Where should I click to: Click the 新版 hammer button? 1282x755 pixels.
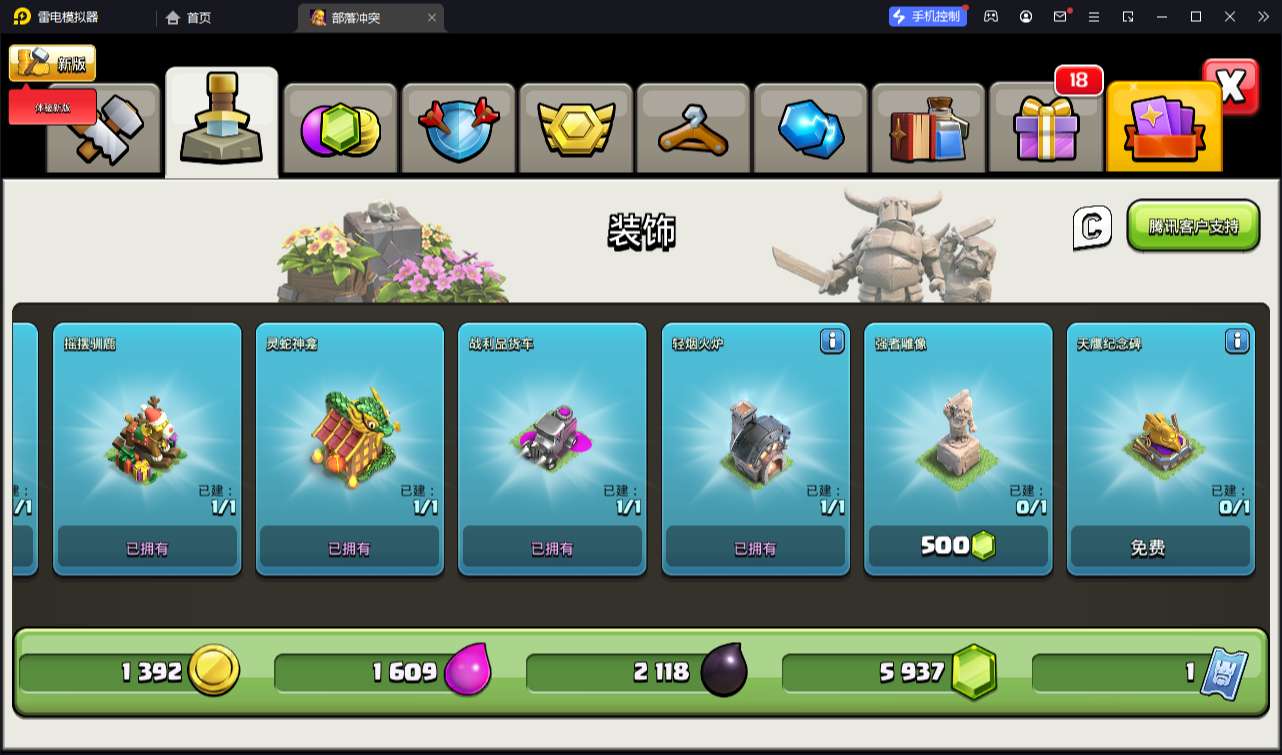coord(52,63)
